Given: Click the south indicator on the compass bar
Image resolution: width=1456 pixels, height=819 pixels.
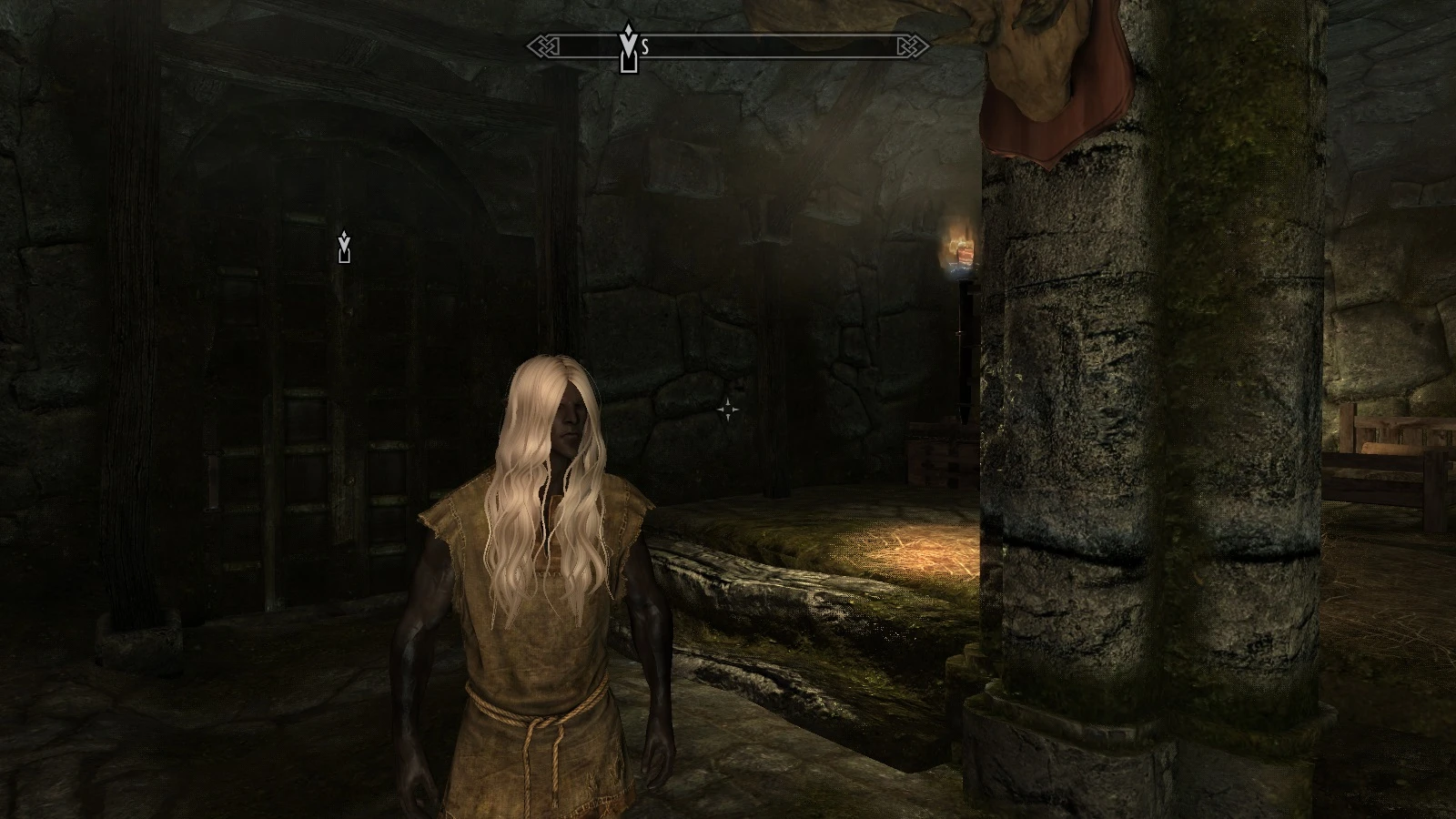Looking at the screenshot, I should pyautogui.click(x=645, y=48).
